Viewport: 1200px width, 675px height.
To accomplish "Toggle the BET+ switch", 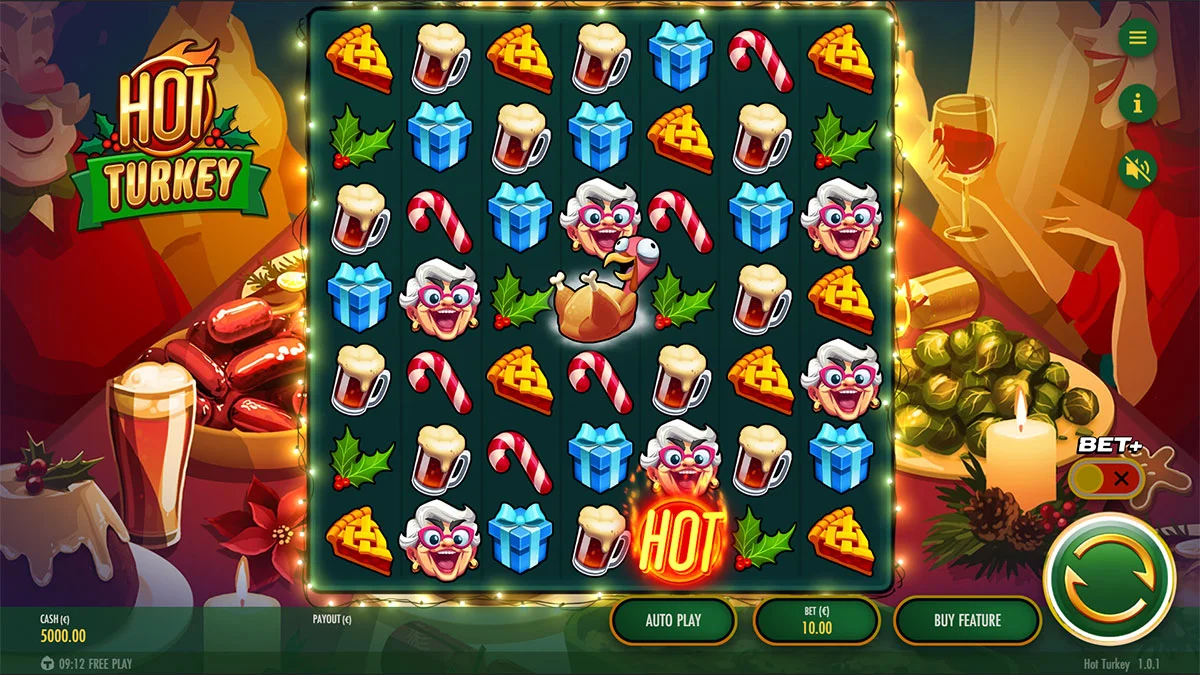I will 1105,479.
